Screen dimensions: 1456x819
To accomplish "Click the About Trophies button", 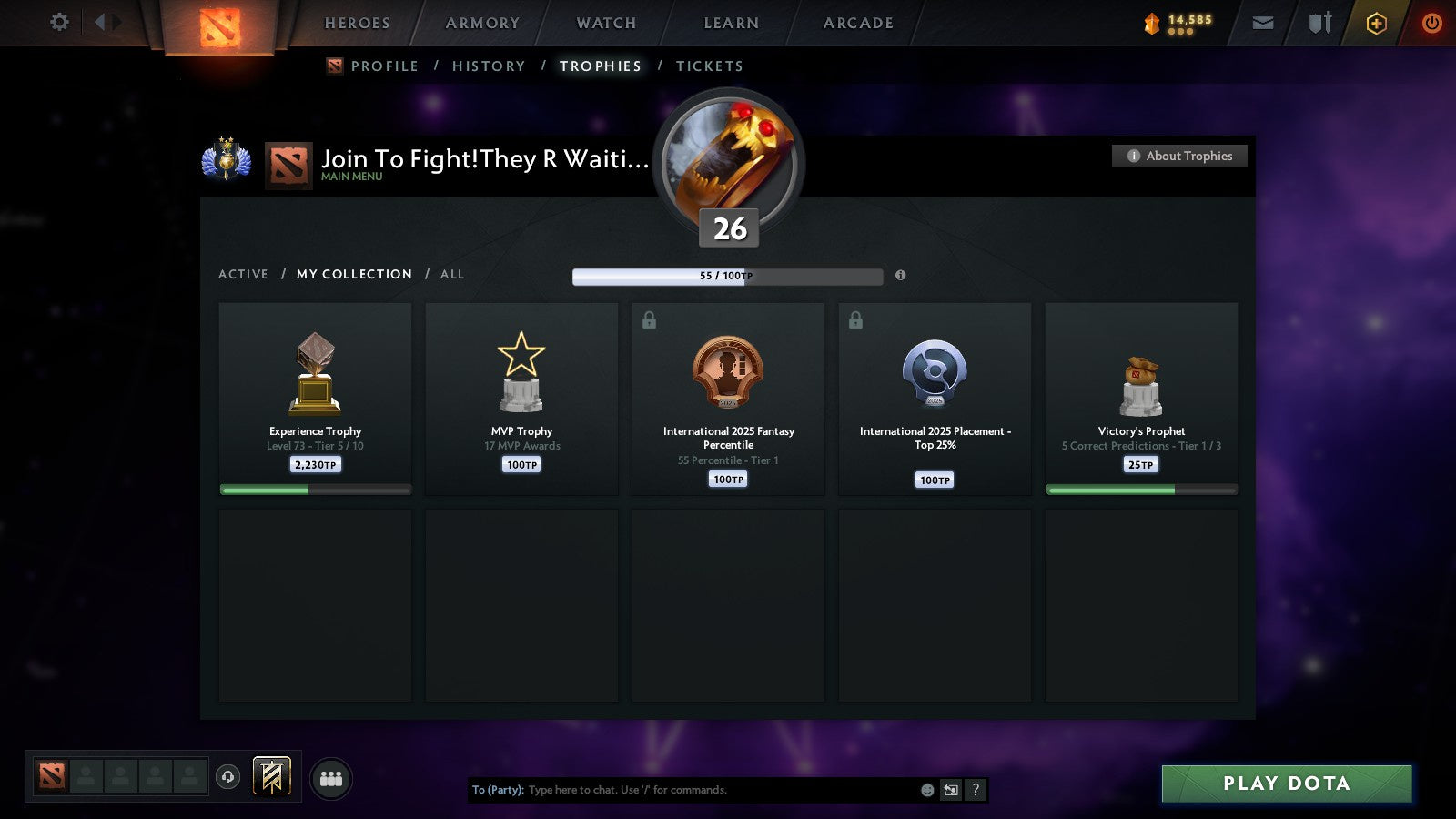I will pyautogui.click(x=1179, y=156).
